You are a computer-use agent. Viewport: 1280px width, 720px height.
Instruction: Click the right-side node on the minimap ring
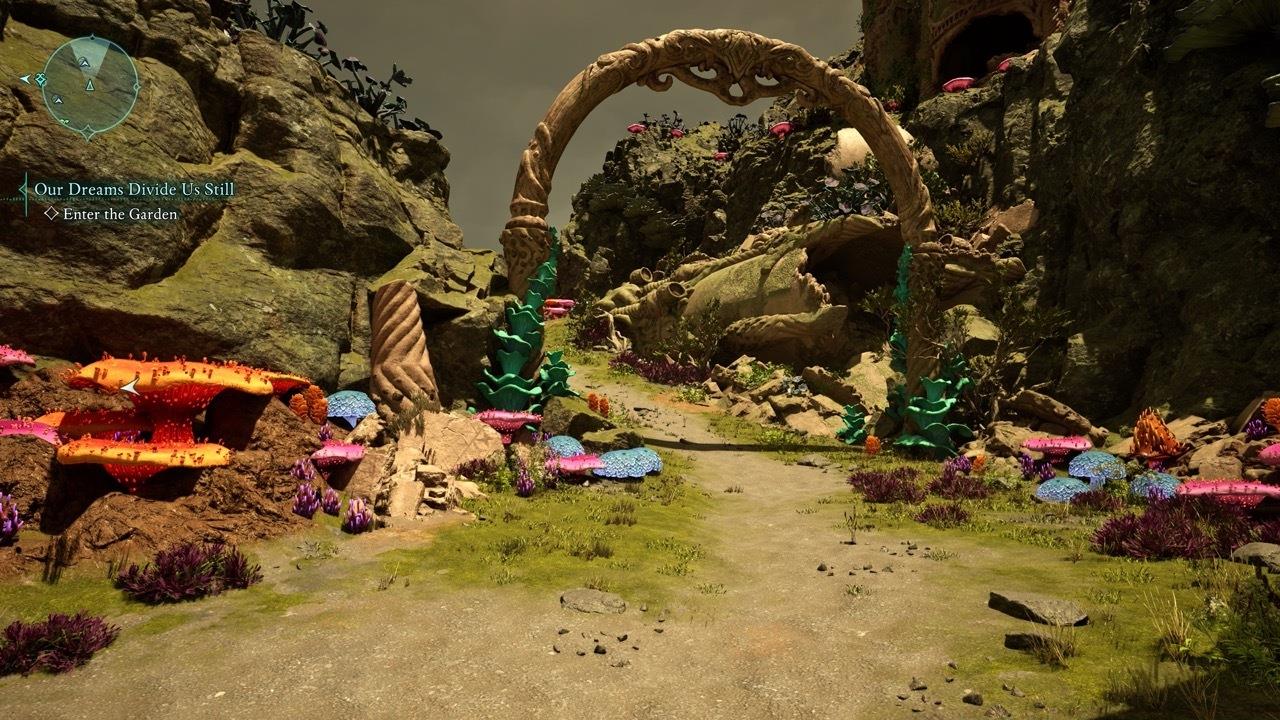(137, 87)
